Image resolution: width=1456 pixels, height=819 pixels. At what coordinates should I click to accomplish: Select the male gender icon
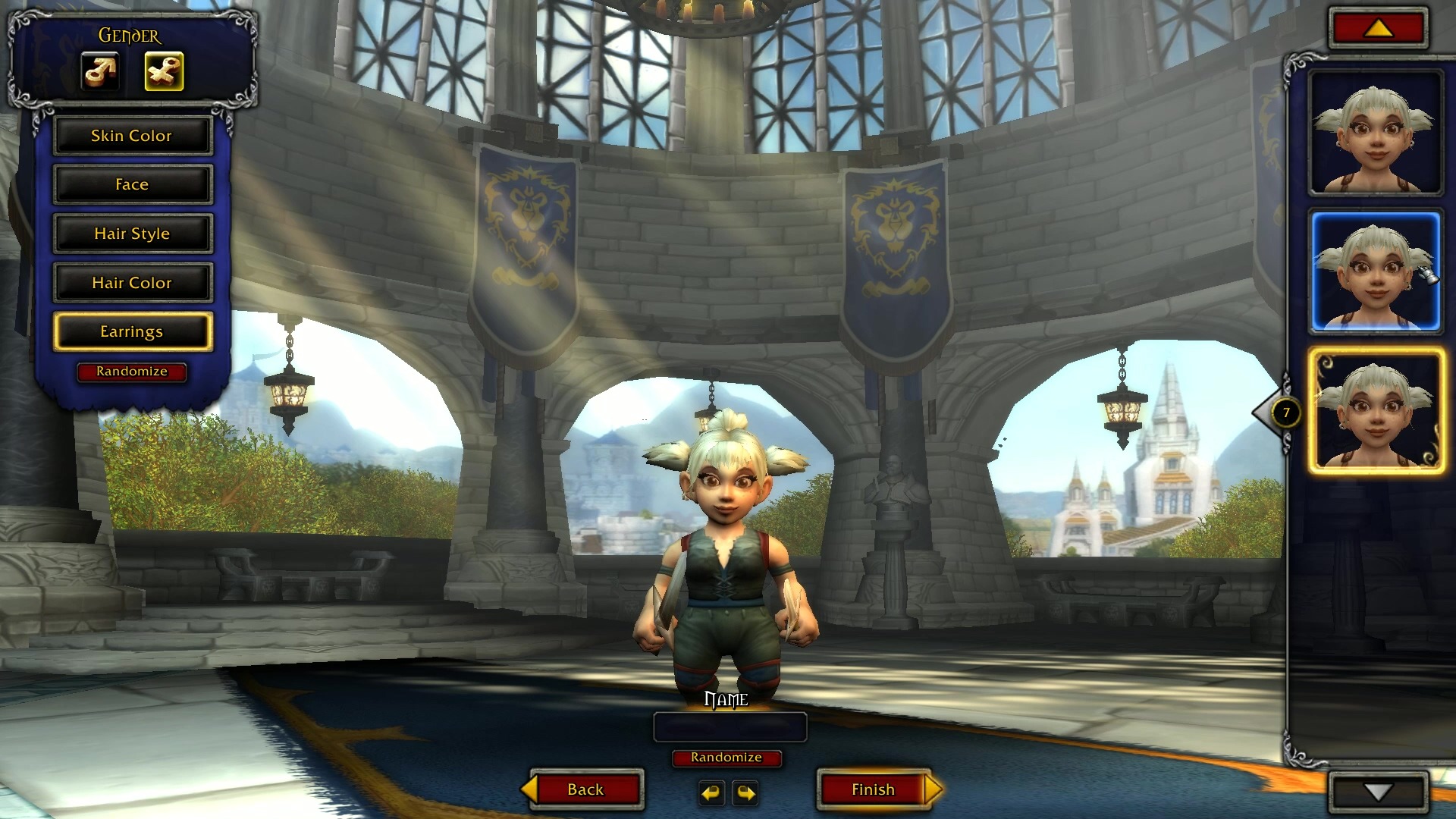pos(100,72)
